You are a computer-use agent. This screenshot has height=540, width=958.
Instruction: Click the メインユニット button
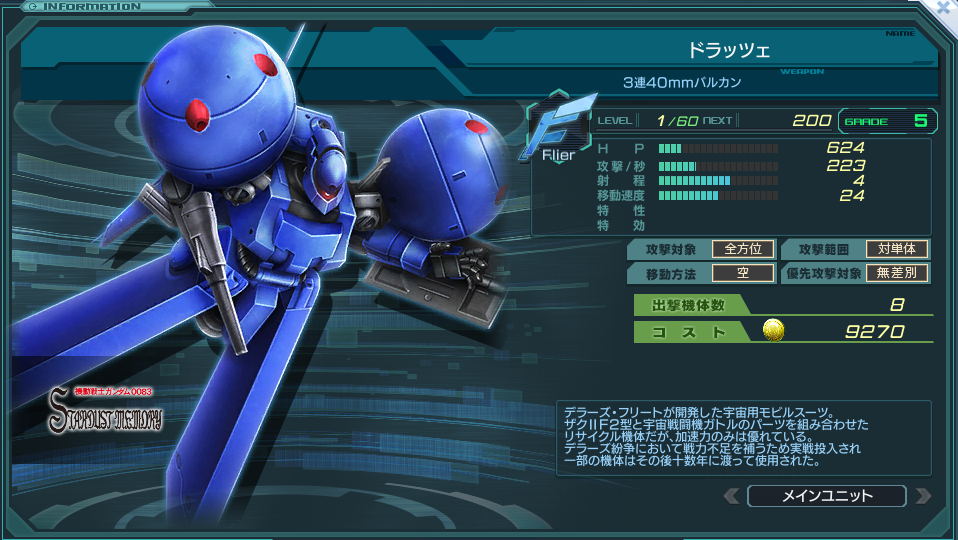[826, 496]
